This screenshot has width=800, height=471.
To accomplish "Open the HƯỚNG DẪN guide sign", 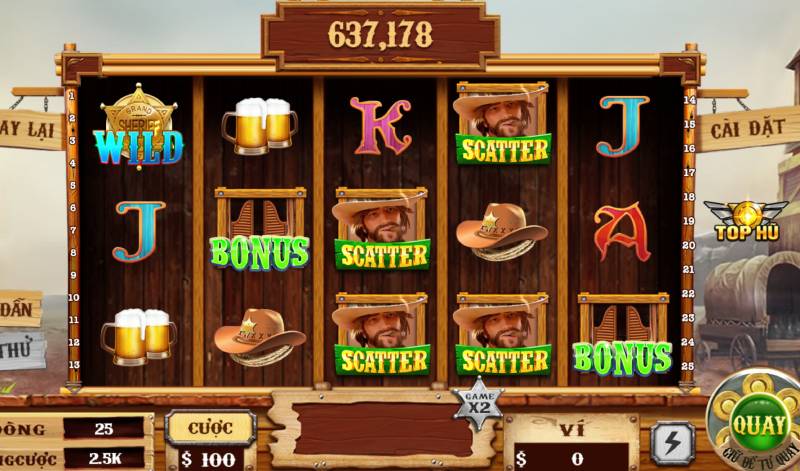I will (x=18, y=306).
